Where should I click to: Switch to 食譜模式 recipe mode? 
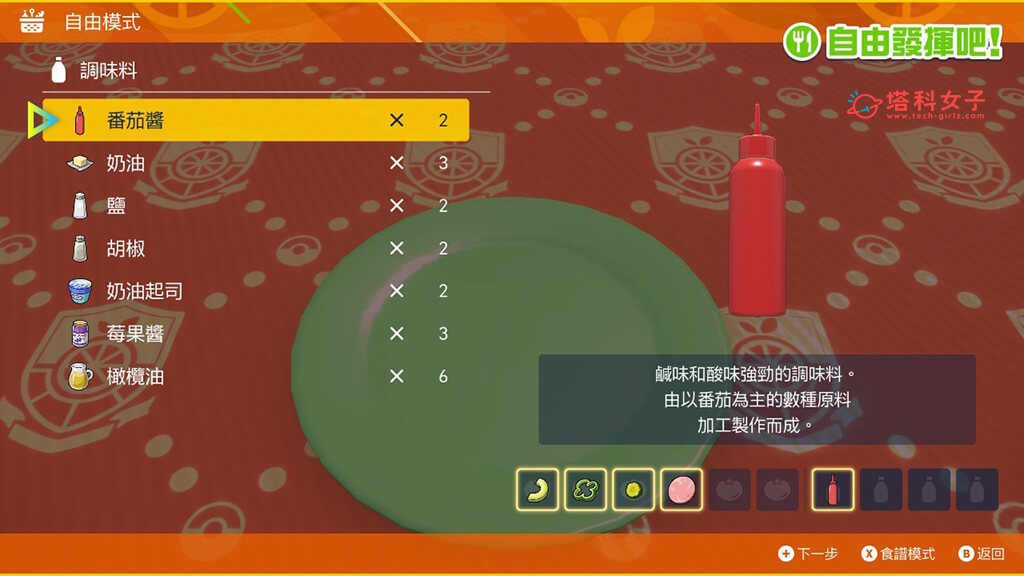pyautogui.click(x=900, y=554)
